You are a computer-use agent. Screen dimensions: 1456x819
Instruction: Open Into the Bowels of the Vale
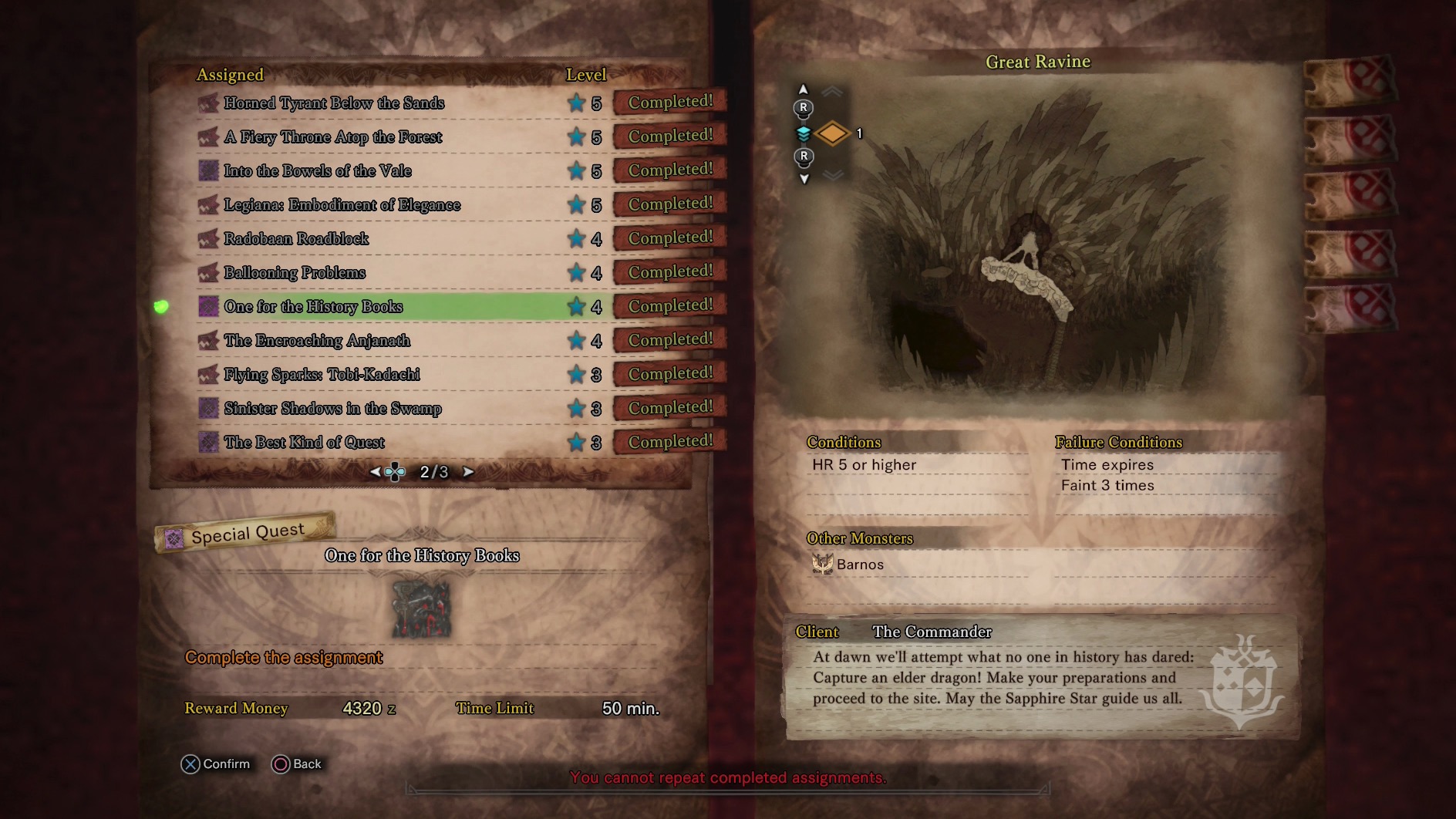pos(318,170)
